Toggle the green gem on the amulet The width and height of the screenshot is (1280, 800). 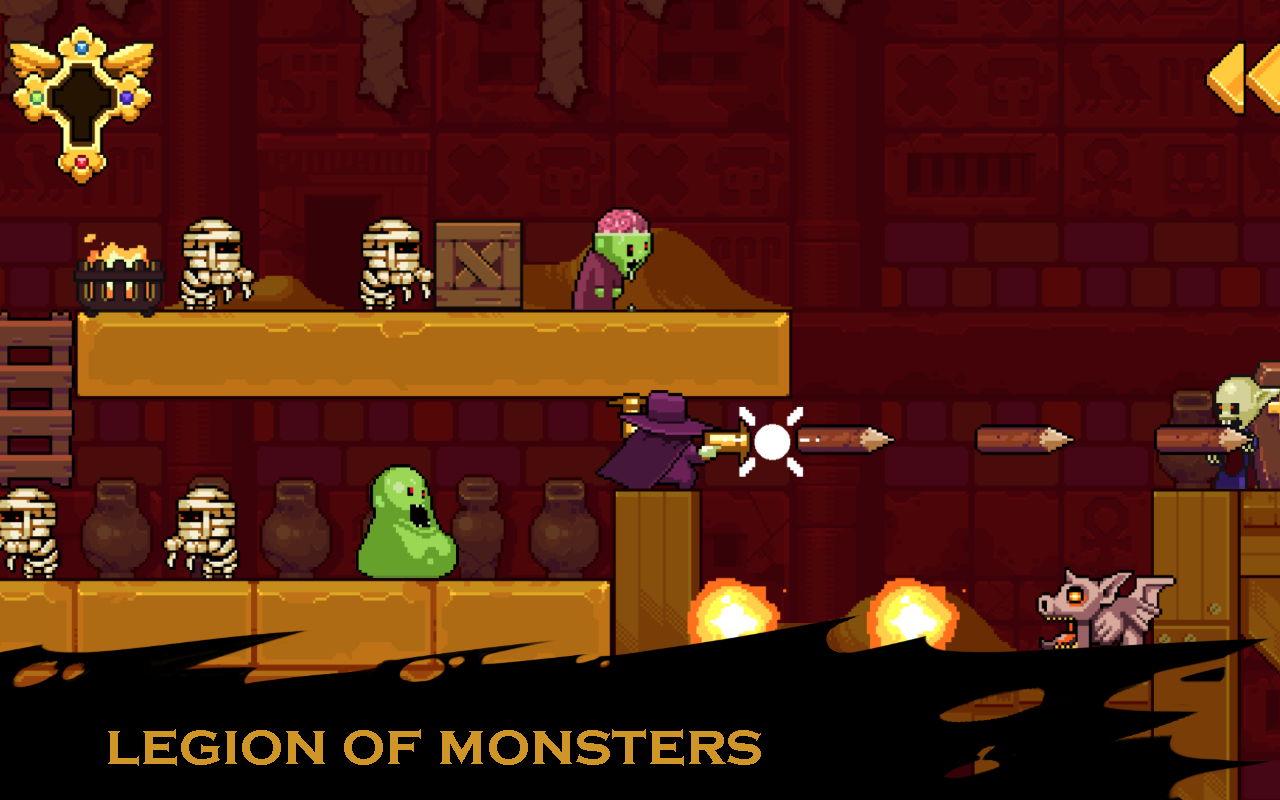pyautogui.click(x=36, y=97)
